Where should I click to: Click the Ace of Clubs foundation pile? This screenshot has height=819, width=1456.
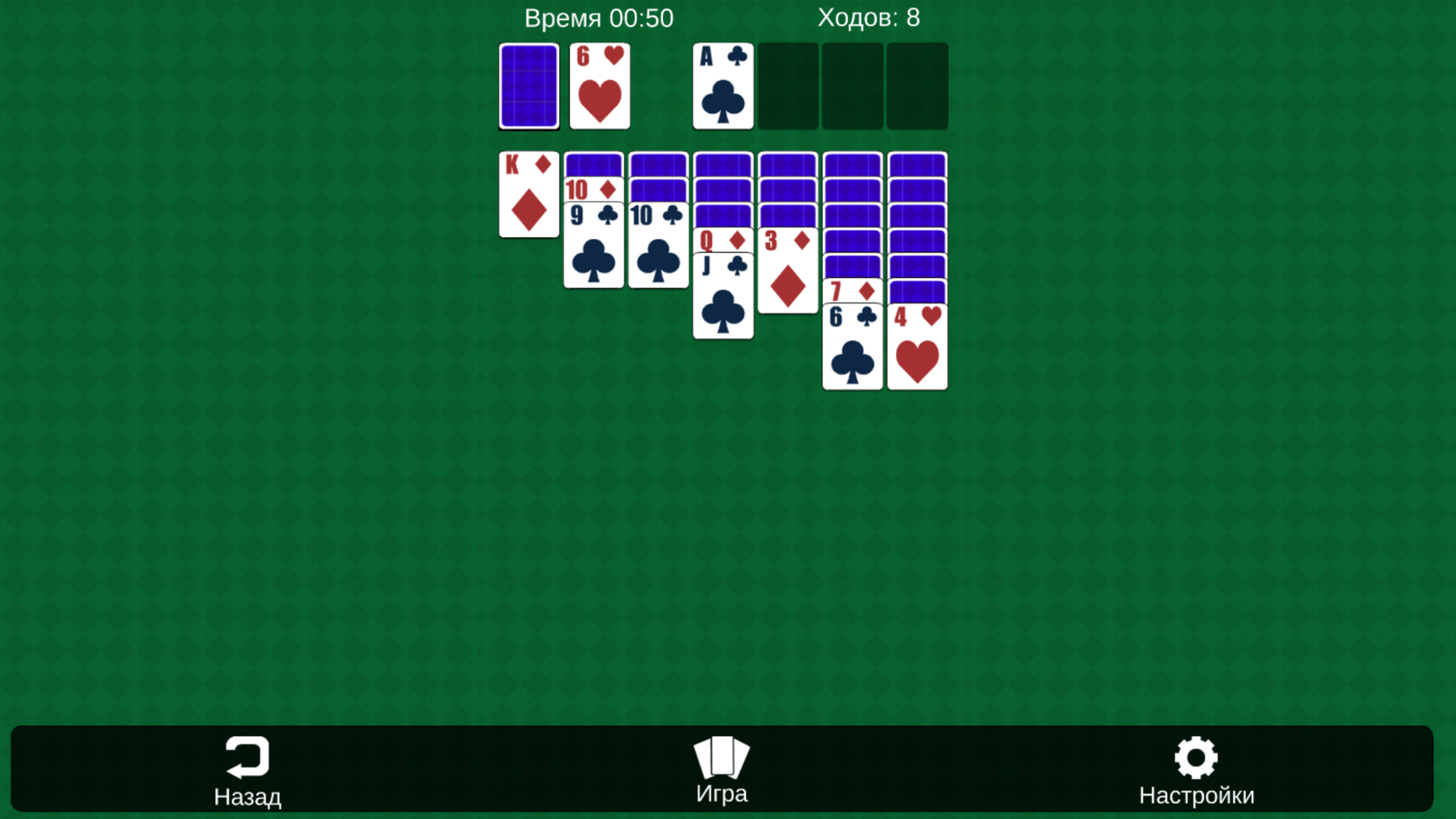coord(722,86)
